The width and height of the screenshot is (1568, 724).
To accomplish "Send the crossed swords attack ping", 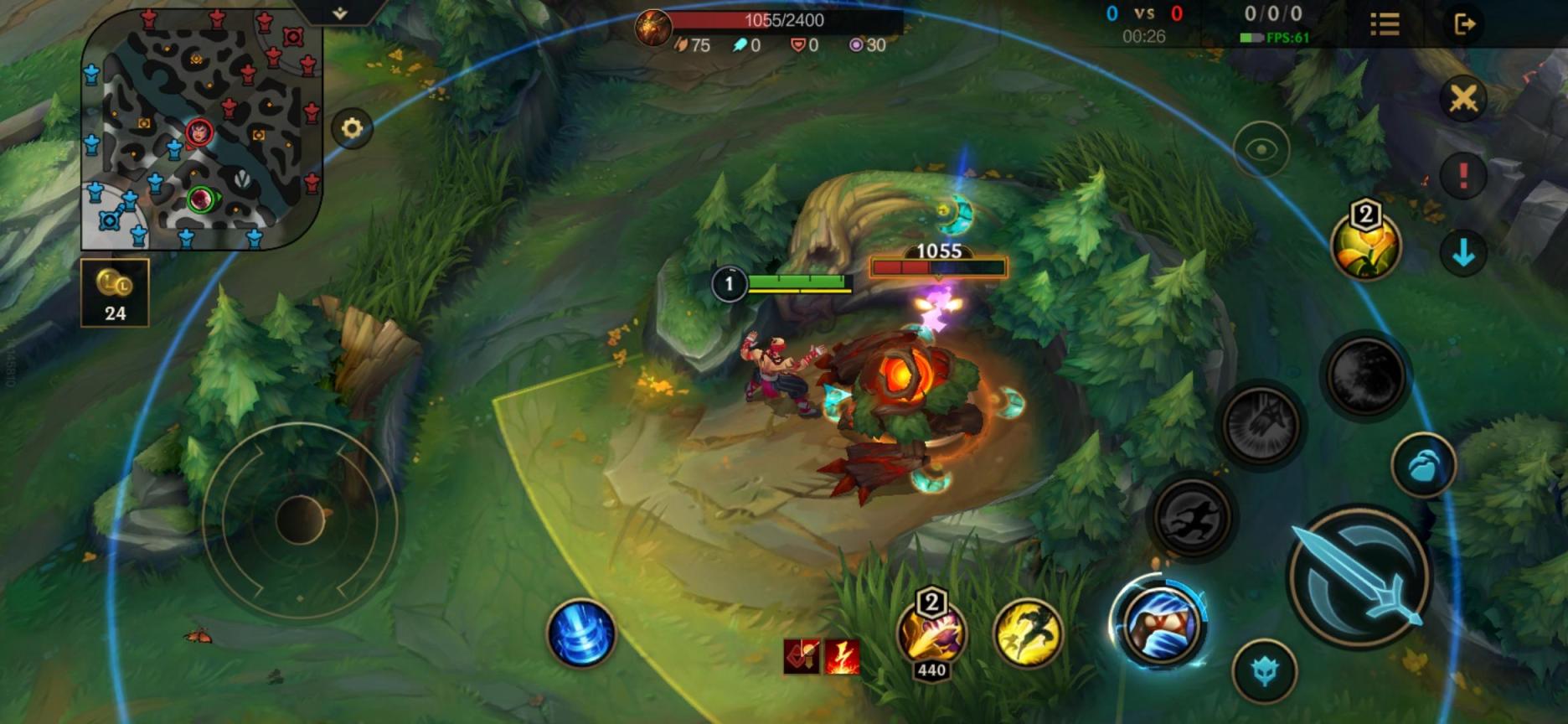I will [x=1463, y=99].
